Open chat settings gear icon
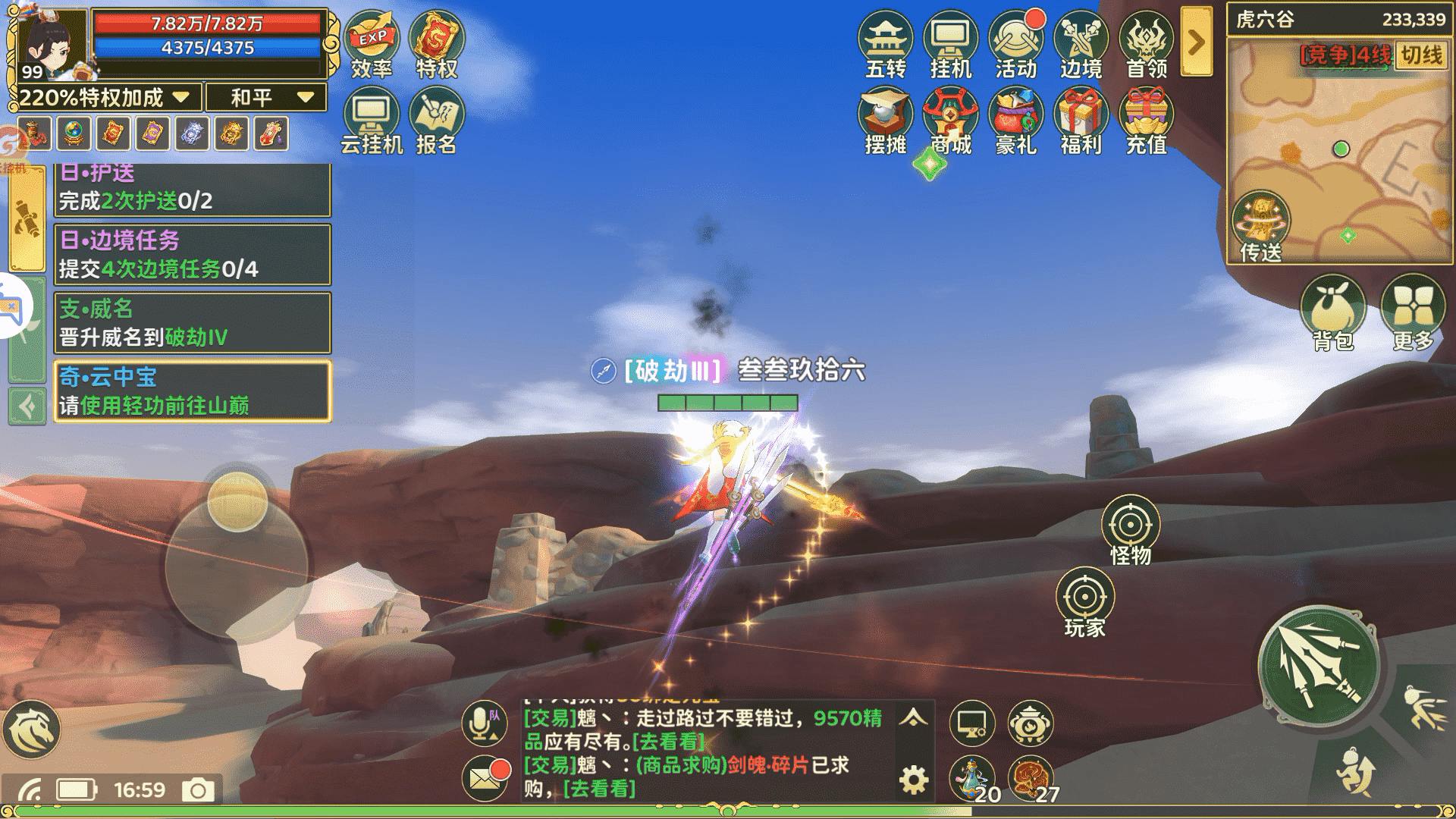This screenshot has width=1456, height=819. click(x=913, y=780)
